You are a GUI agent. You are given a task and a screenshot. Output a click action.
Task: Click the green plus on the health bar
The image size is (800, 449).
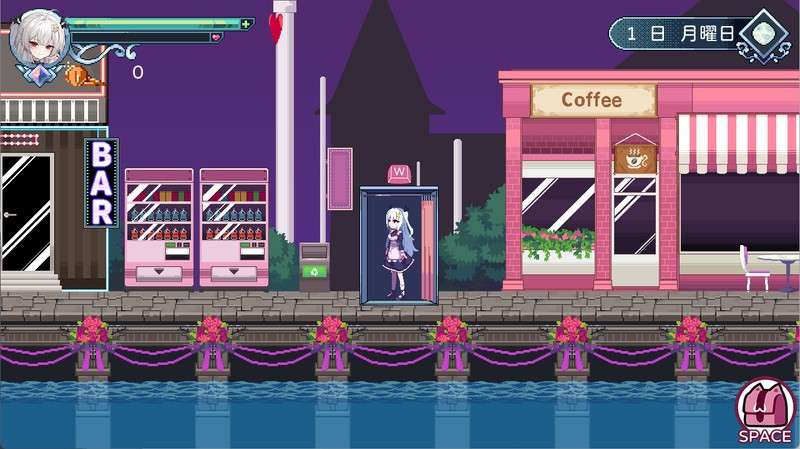coord(247,23)
